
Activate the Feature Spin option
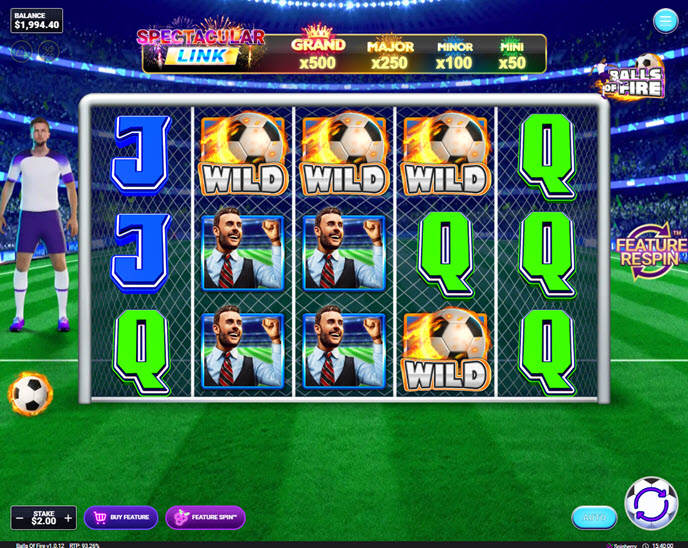(205, 517)
